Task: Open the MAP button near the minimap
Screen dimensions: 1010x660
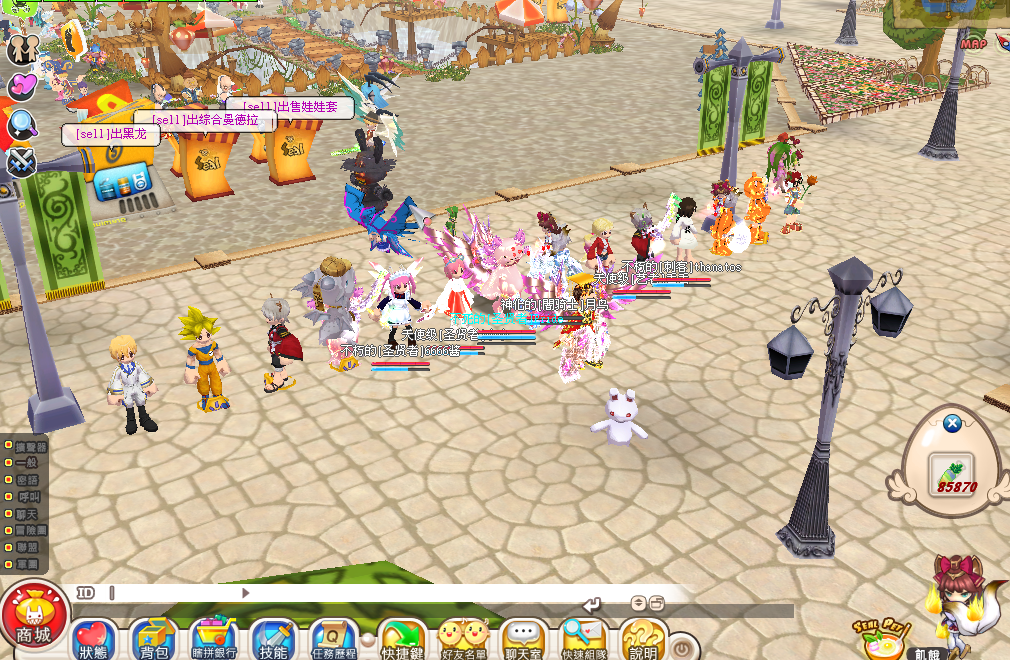Action: (973, 43)
